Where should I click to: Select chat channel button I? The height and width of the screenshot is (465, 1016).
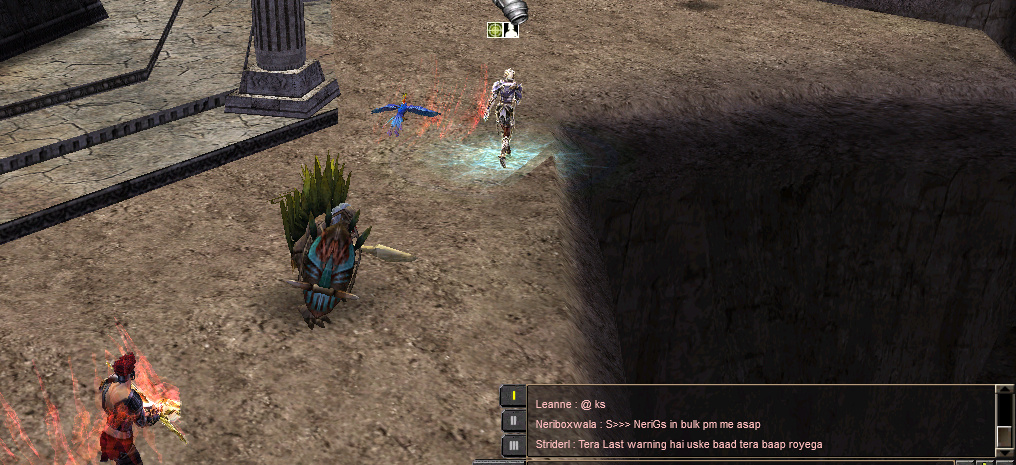pos(513,396)
